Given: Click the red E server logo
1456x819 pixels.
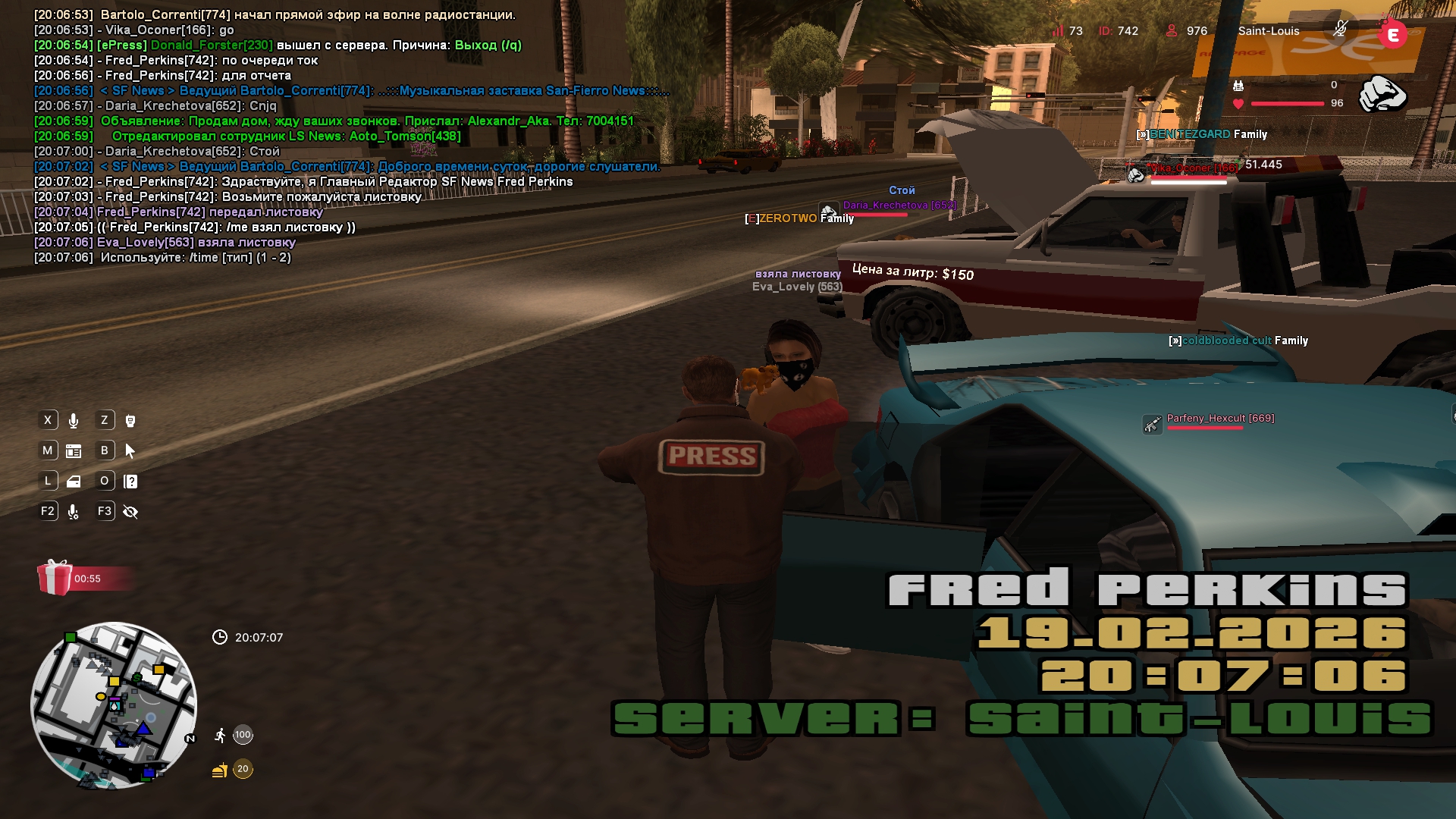Looking at the screenshot, I should [x=1392, y=34].
